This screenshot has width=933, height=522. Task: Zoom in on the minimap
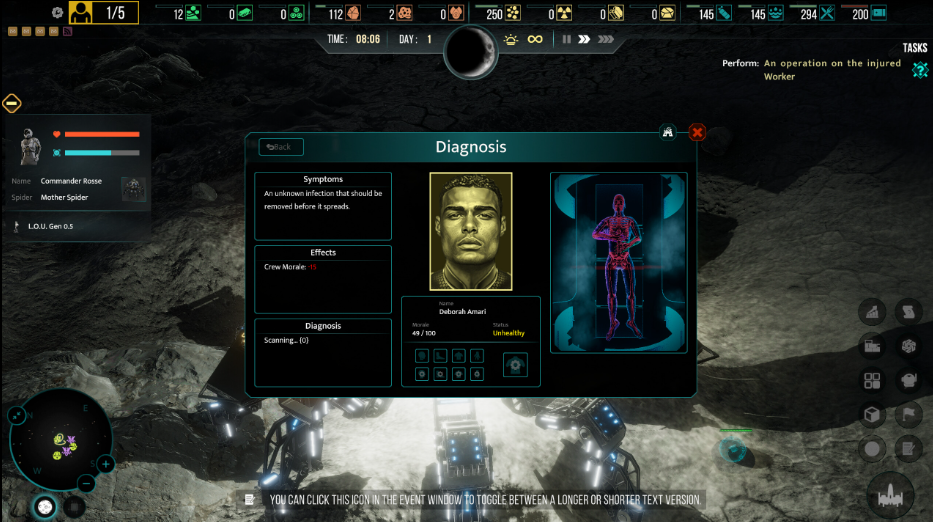(106, 464)
